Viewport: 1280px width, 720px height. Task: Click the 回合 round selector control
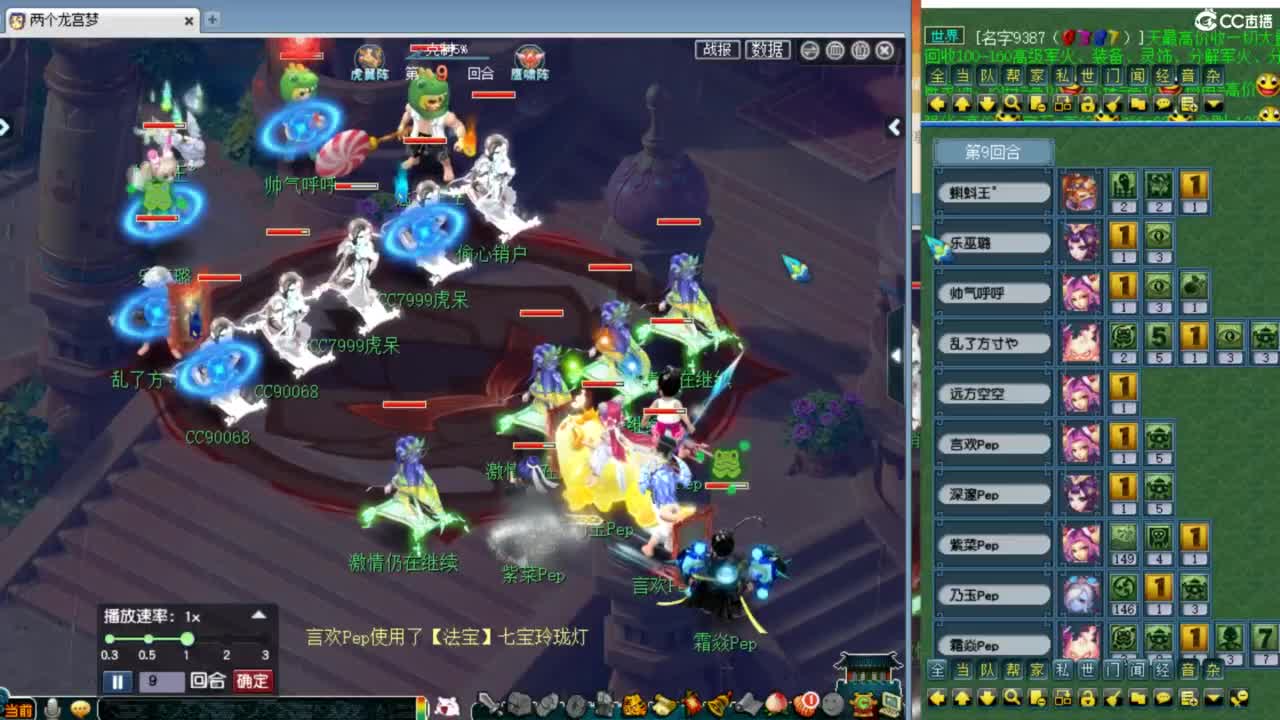[x=208, y=680]
